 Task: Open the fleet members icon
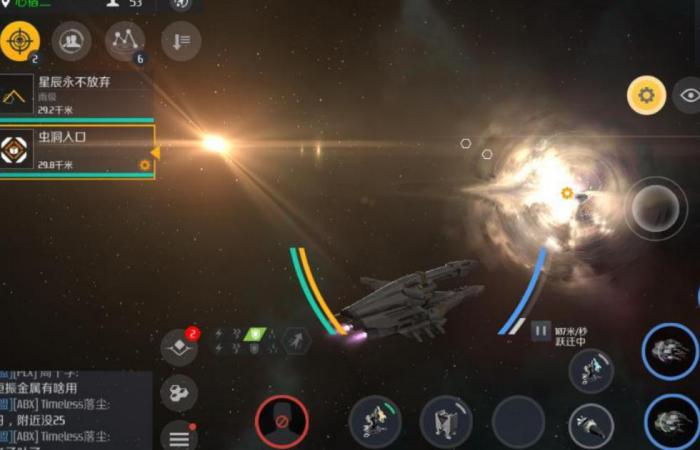point(71,41)
